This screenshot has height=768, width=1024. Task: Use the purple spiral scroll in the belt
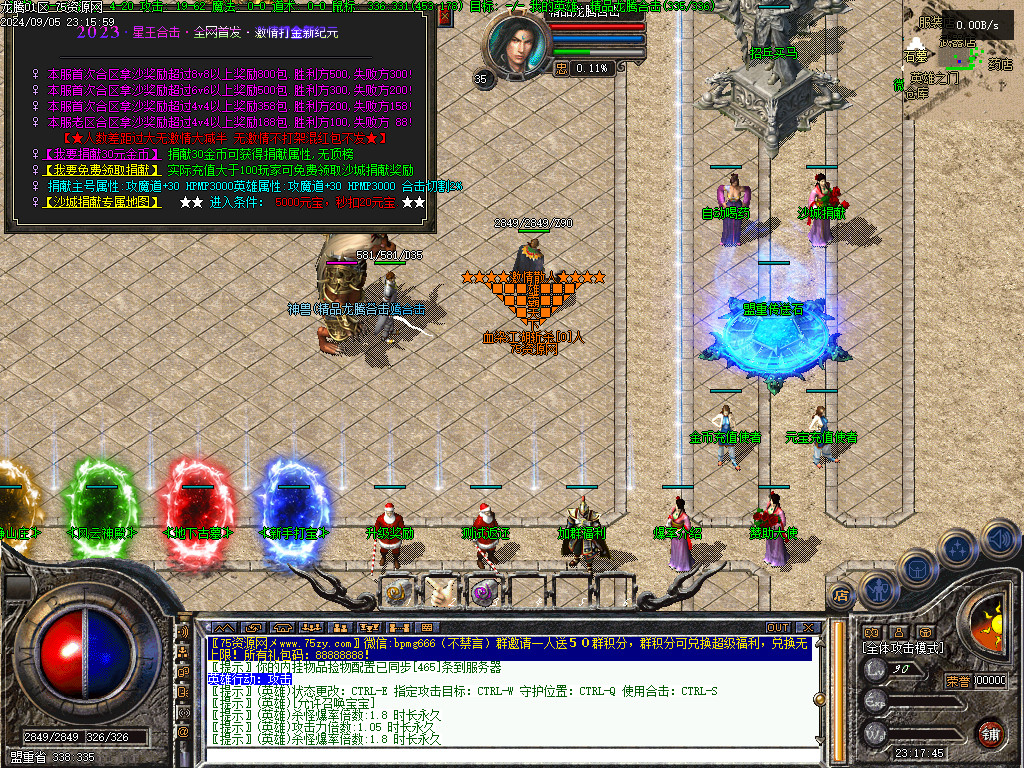(484, 592)
